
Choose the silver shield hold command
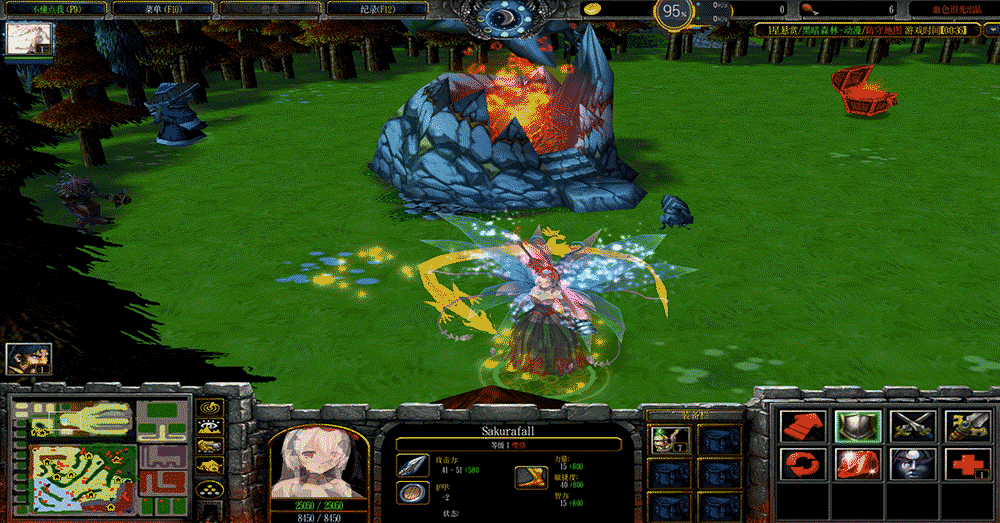point(857,425)
